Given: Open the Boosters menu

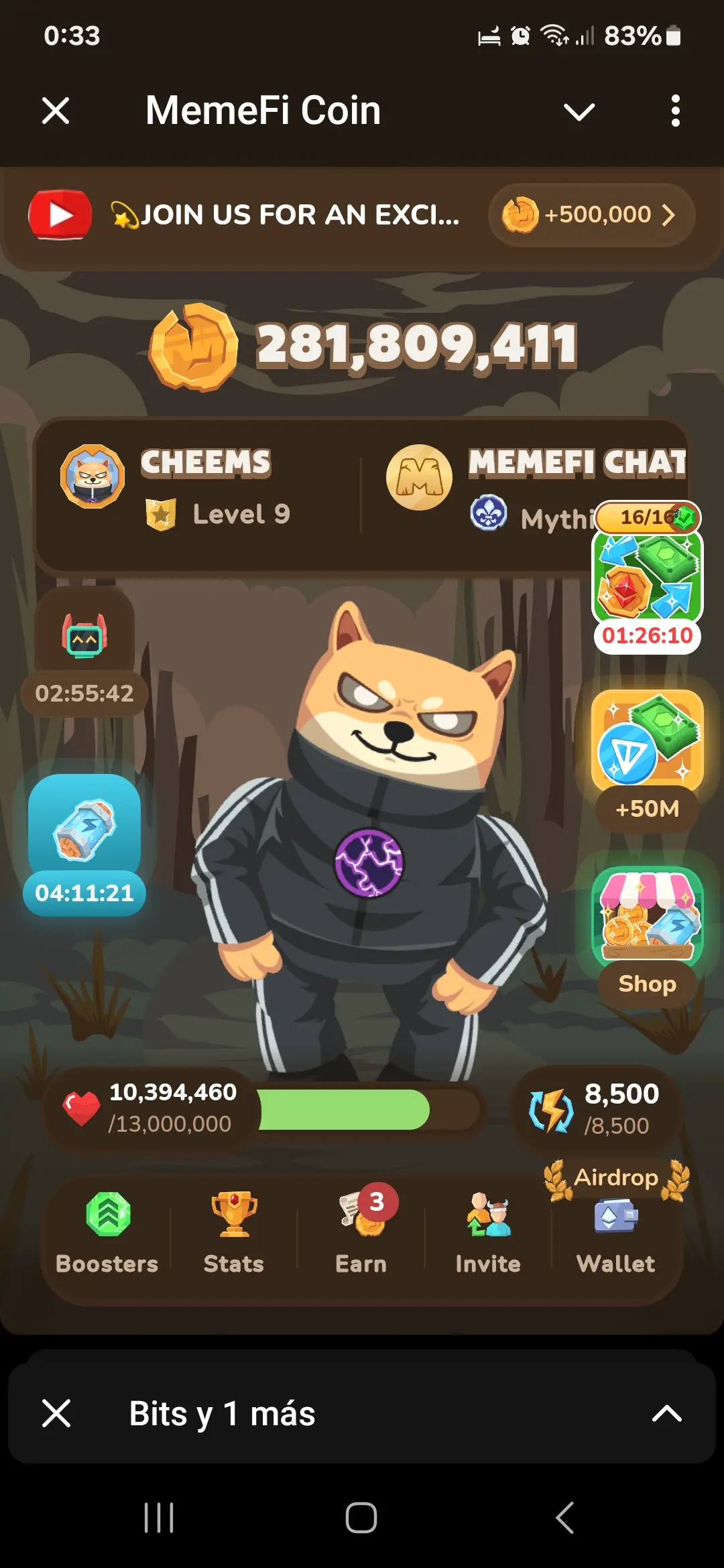Looking at the screenshot, I should pyautogui.click(x=107, y=1233).
